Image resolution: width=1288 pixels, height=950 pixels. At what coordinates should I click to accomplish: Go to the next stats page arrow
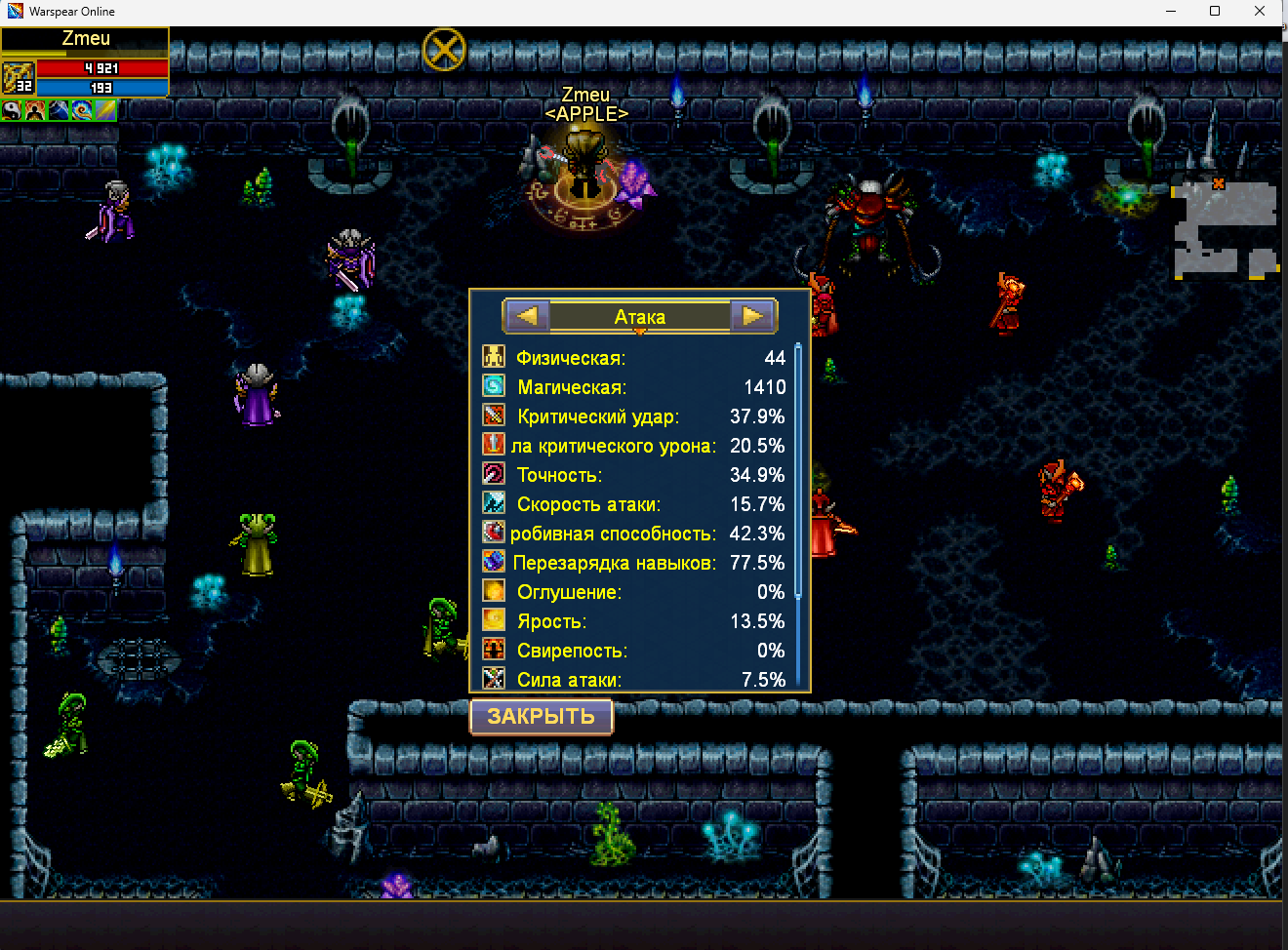coord(752,316)
